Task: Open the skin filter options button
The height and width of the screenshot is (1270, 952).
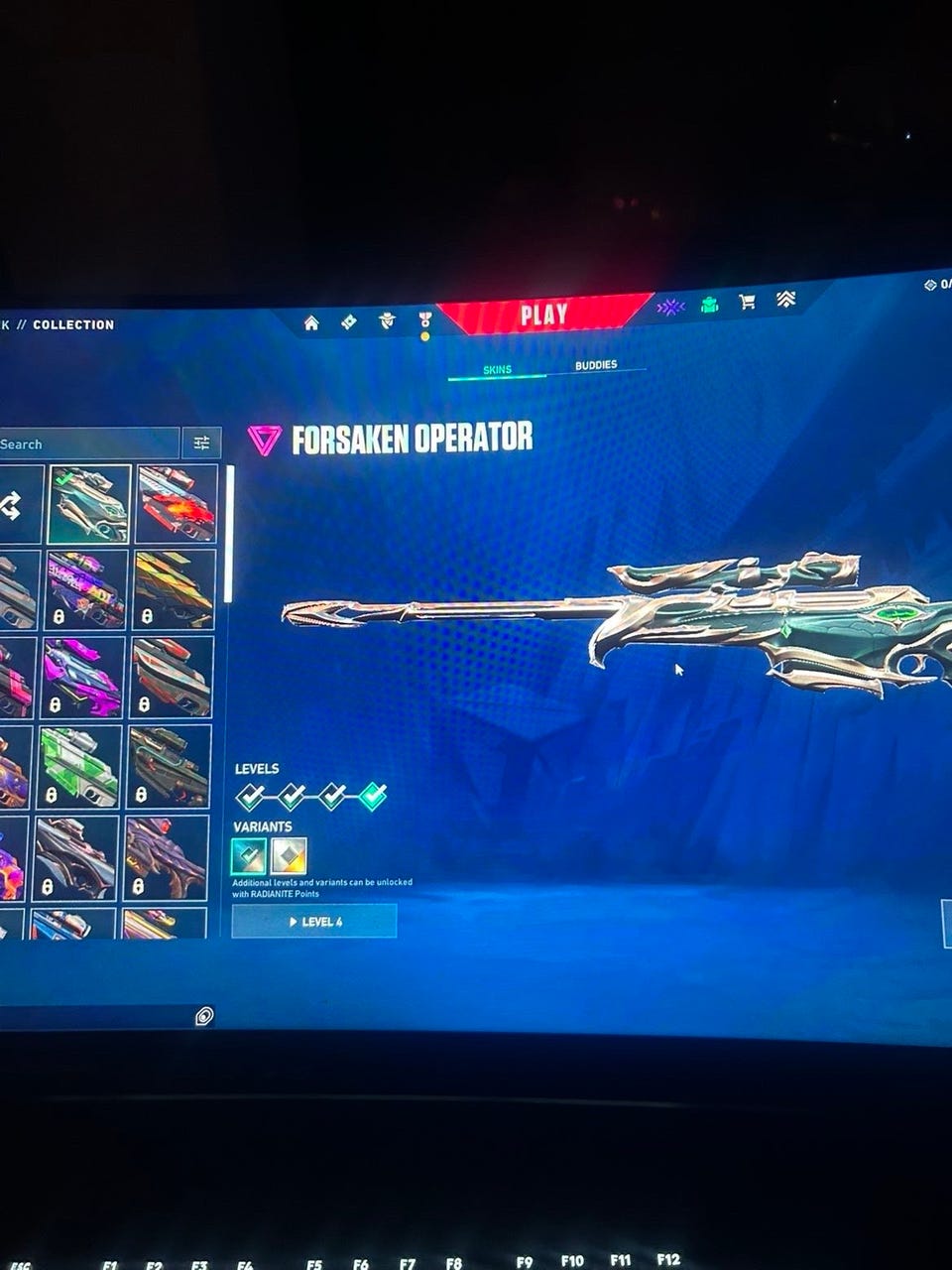Action: [x=202, y=443]
